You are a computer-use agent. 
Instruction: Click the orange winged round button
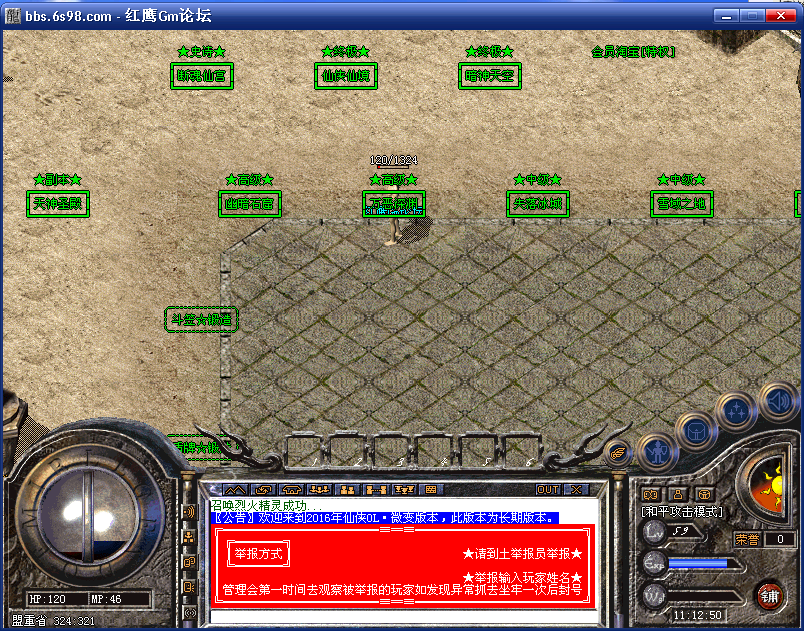click(619, 453)
